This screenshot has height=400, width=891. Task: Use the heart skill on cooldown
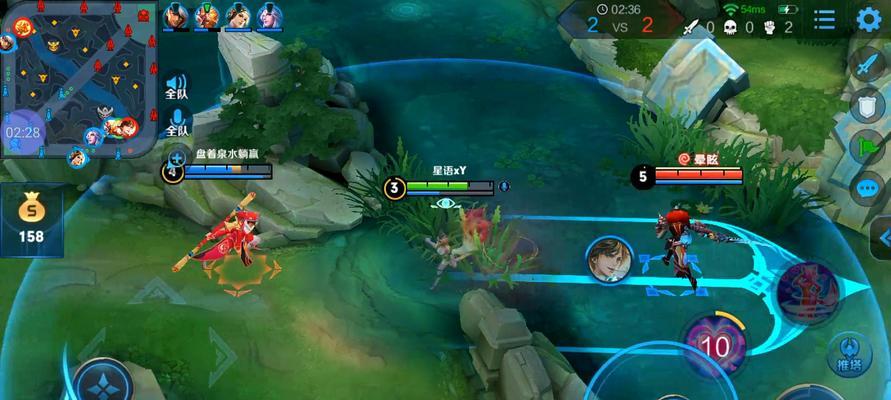tap(713, 345)
